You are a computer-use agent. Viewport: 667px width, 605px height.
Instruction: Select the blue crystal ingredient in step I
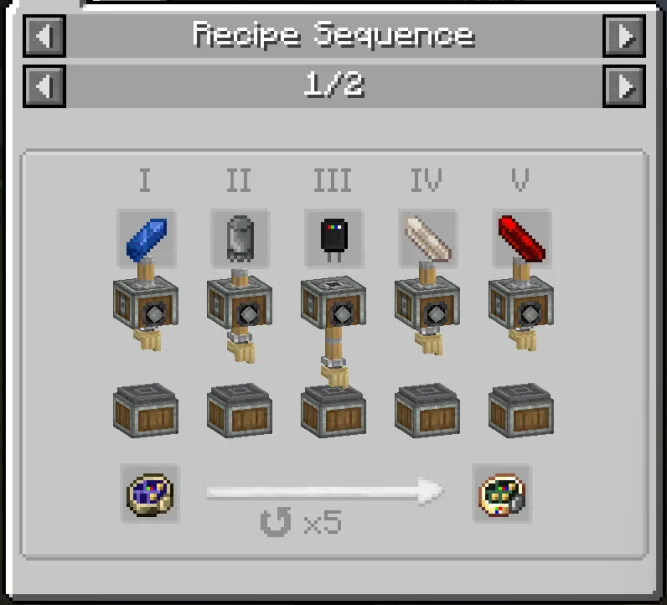(146, 238)
